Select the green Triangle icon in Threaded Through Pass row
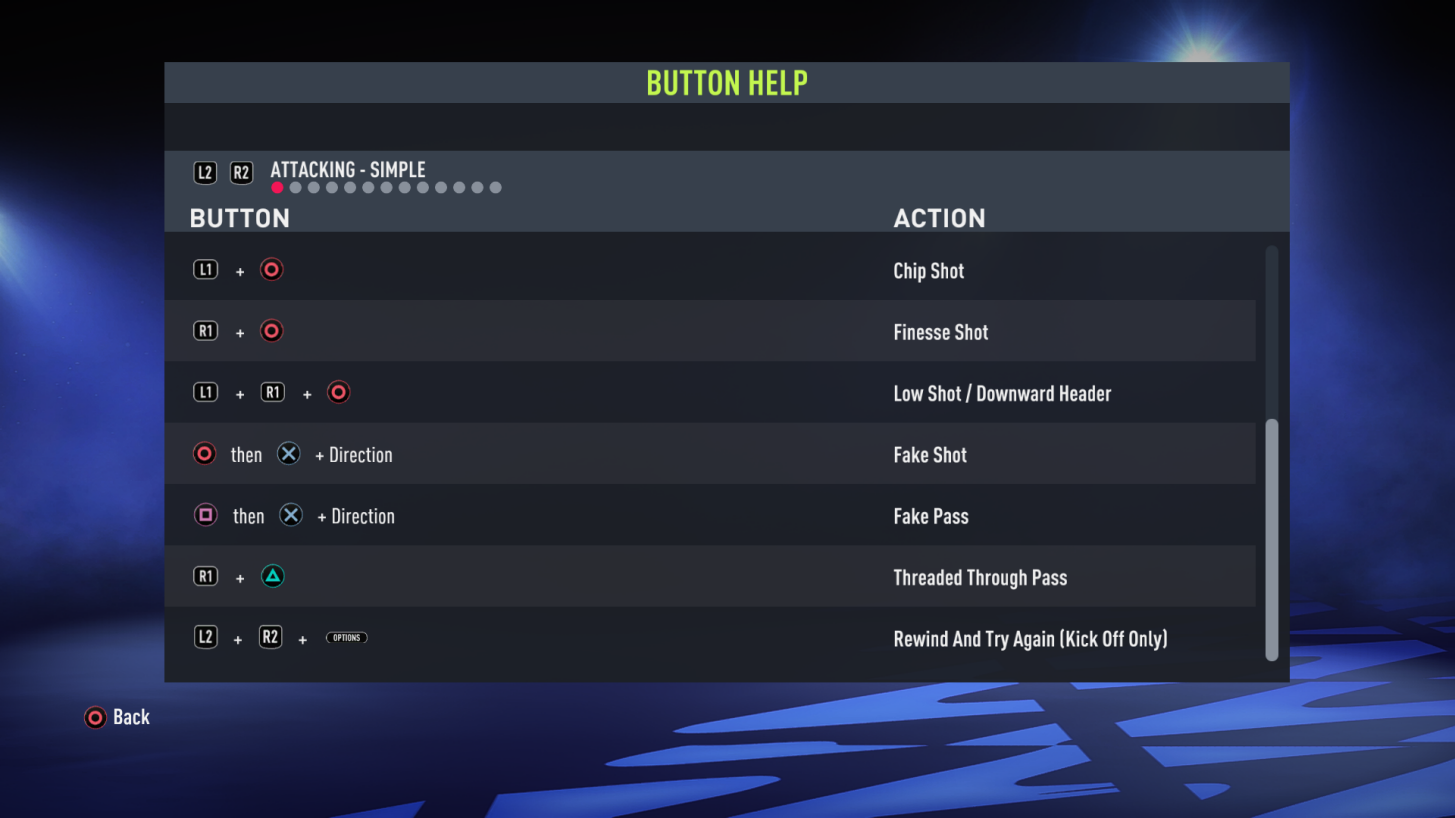 272,576
